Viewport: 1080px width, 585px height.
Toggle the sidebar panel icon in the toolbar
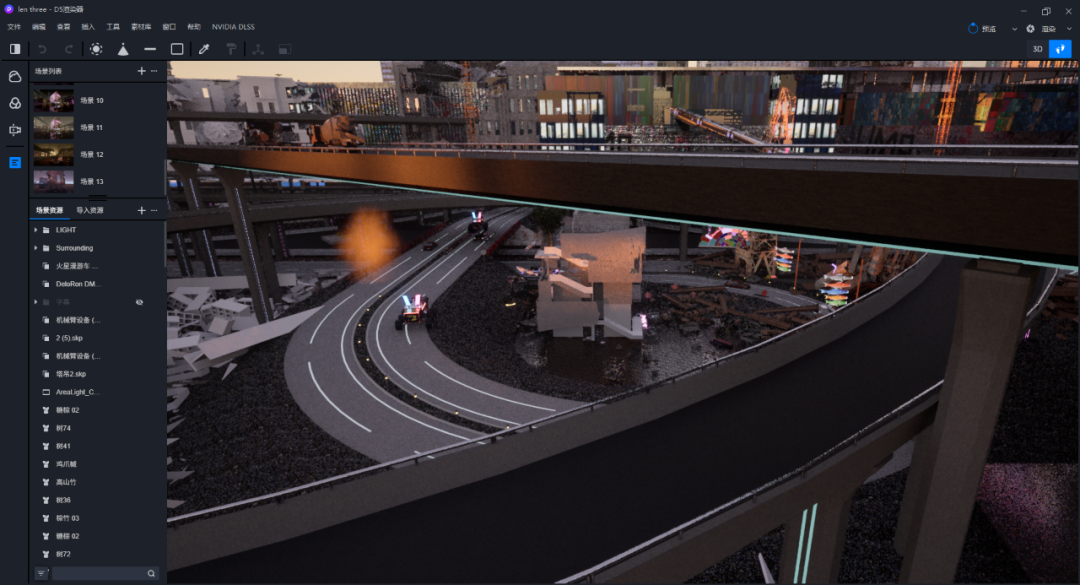pos(15,48)
